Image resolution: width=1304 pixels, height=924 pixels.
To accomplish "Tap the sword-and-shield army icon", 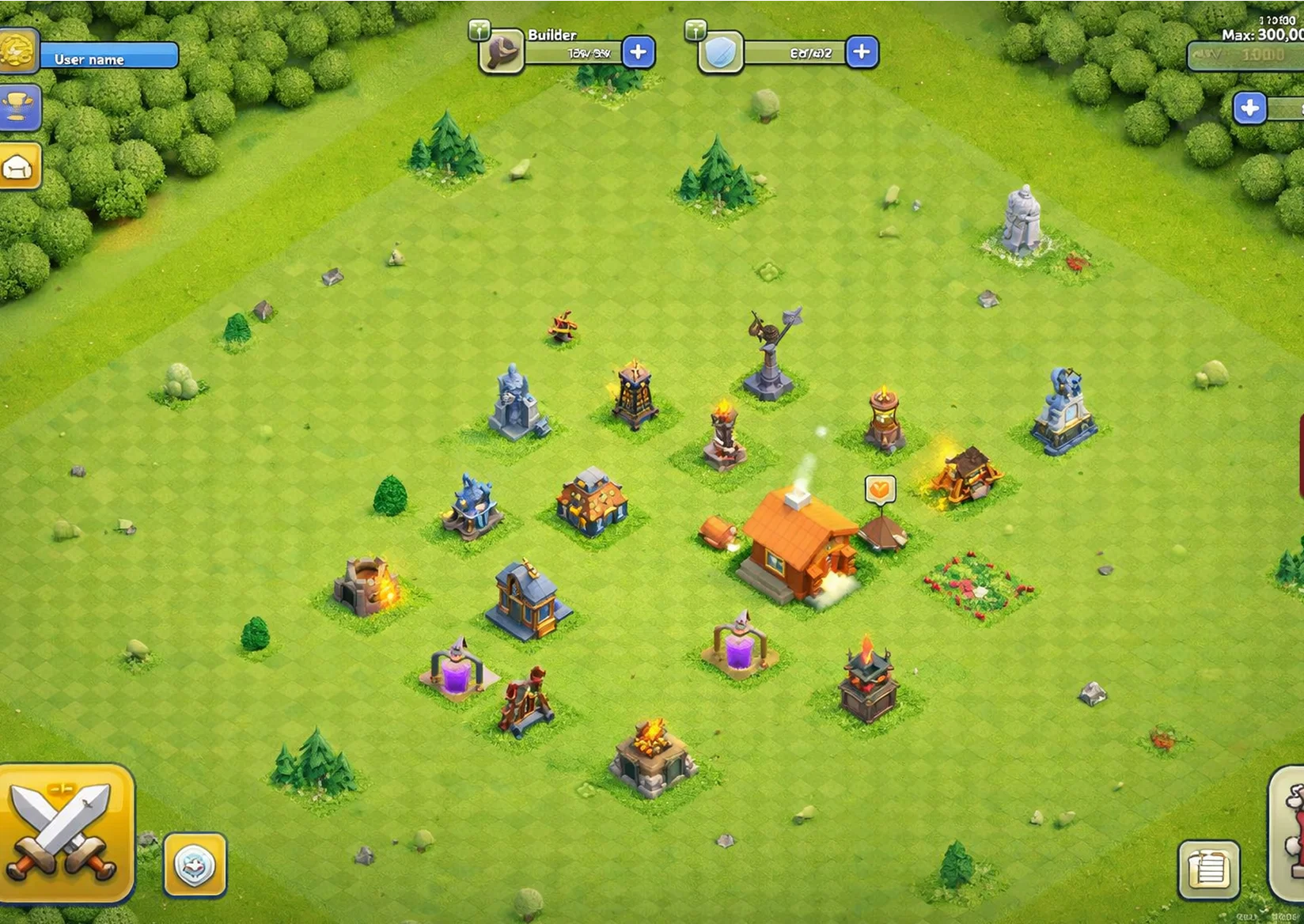I will pyautogui.click(x=718, y=51).
